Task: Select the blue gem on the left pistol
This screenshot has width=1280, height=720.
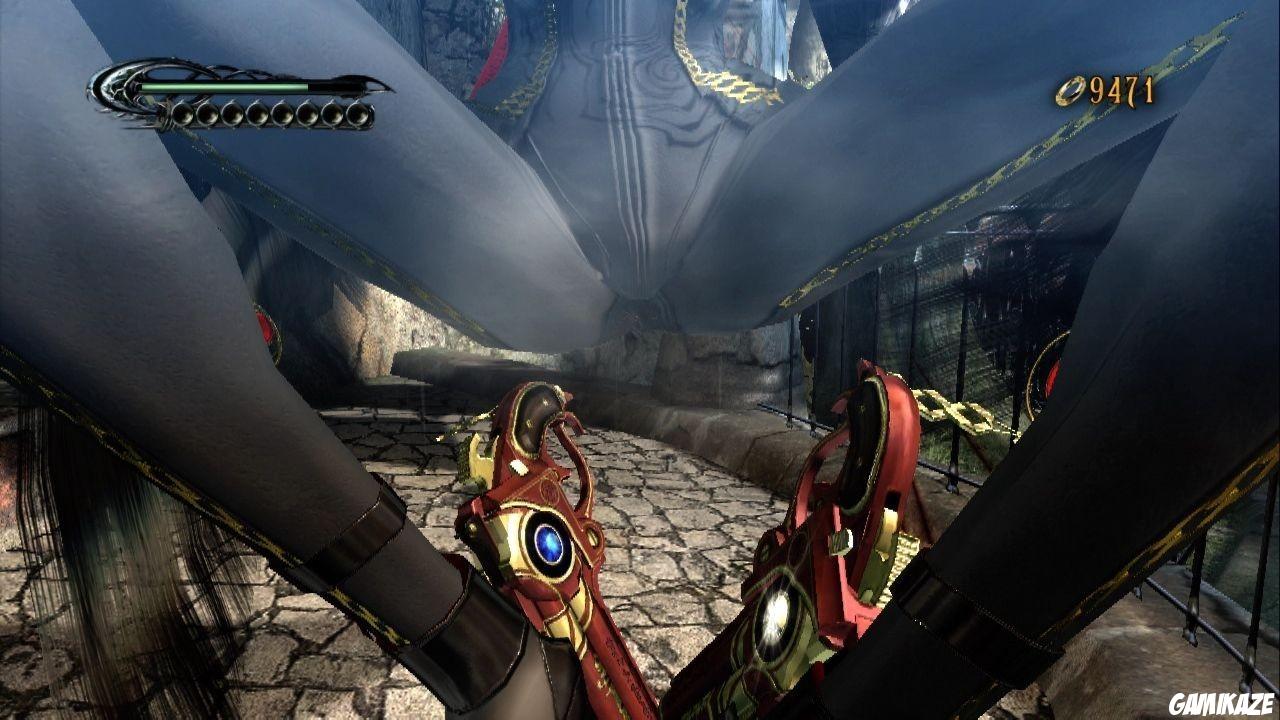Action: pyautogui.click(x=548, y=541)
